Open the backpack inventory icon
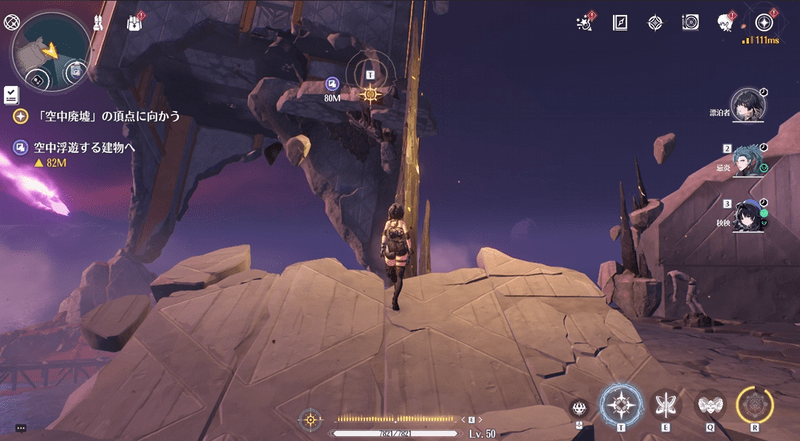 click(134, 22)
